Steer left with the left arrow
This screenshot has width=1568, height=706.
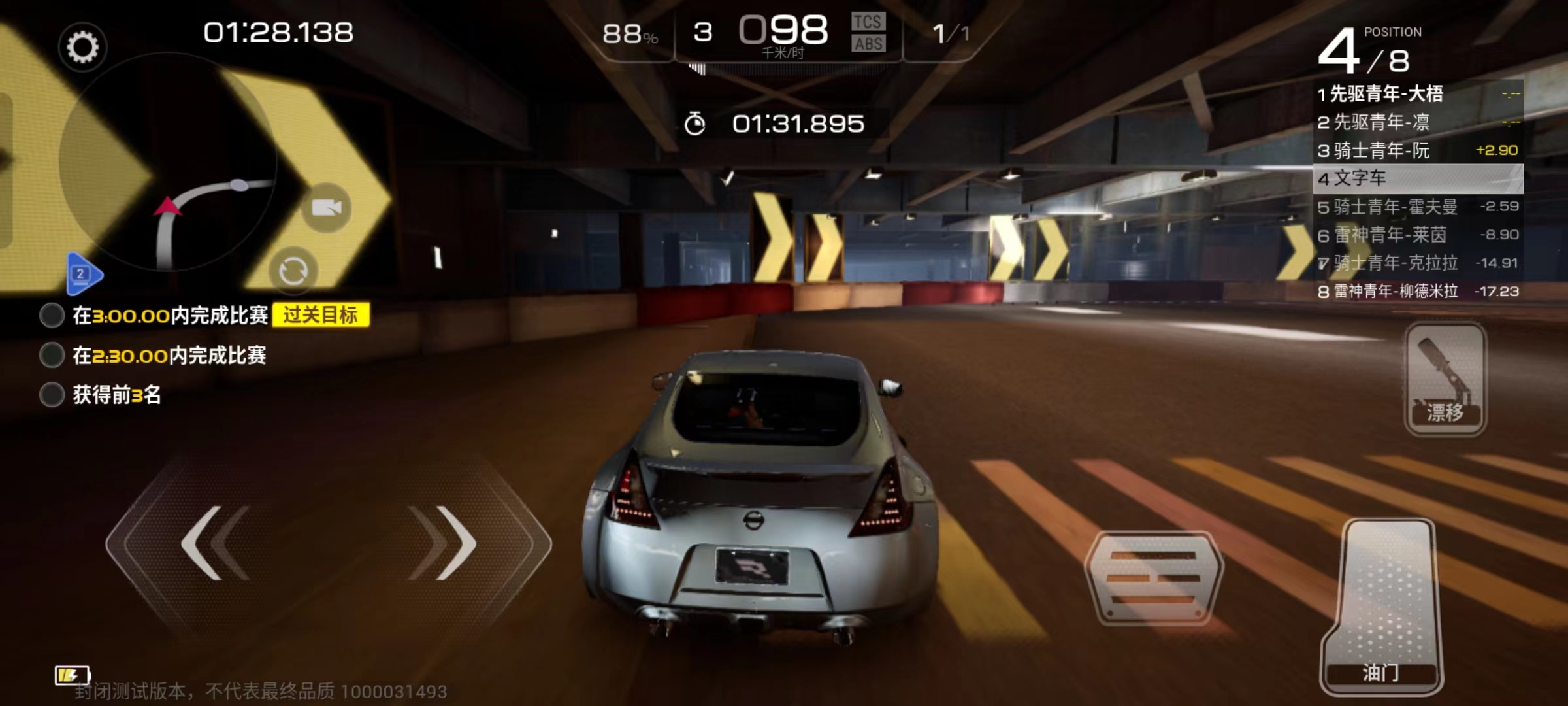pos(214,543)
